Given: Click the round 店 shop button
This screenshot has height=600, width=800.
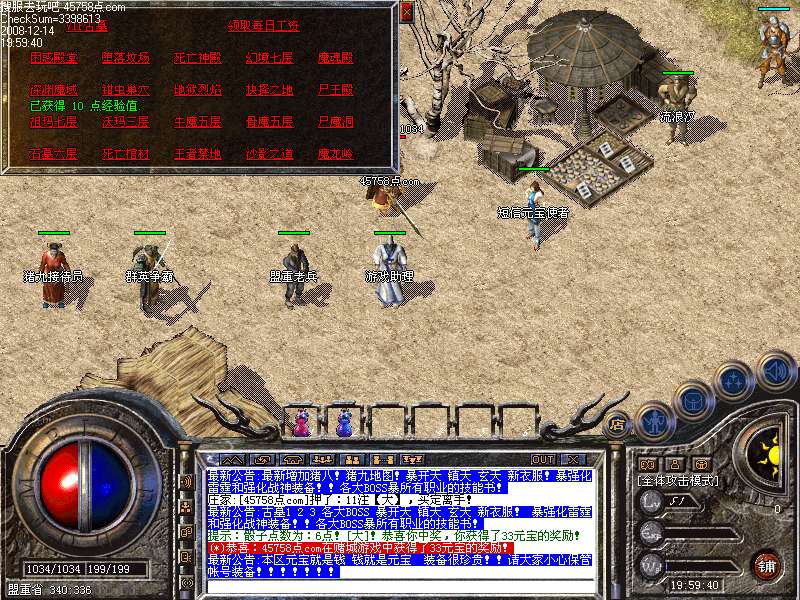Looking at the screenshot, I should click(618, 423).
